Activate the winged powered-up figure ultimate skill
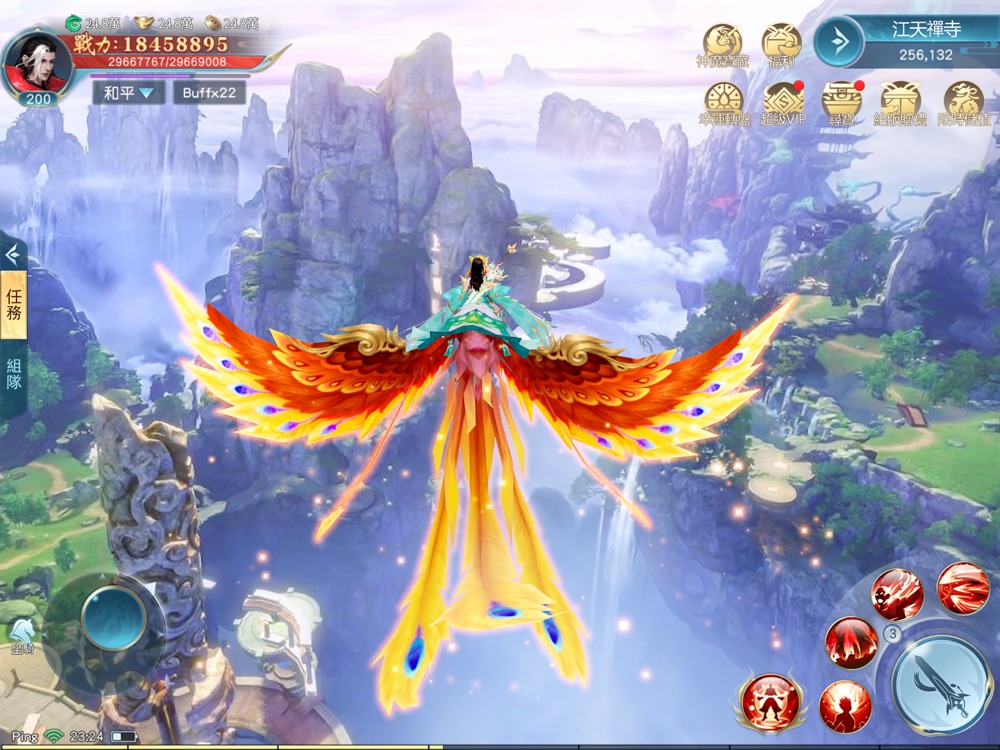 pyautogui.click(x=768, y=700)
